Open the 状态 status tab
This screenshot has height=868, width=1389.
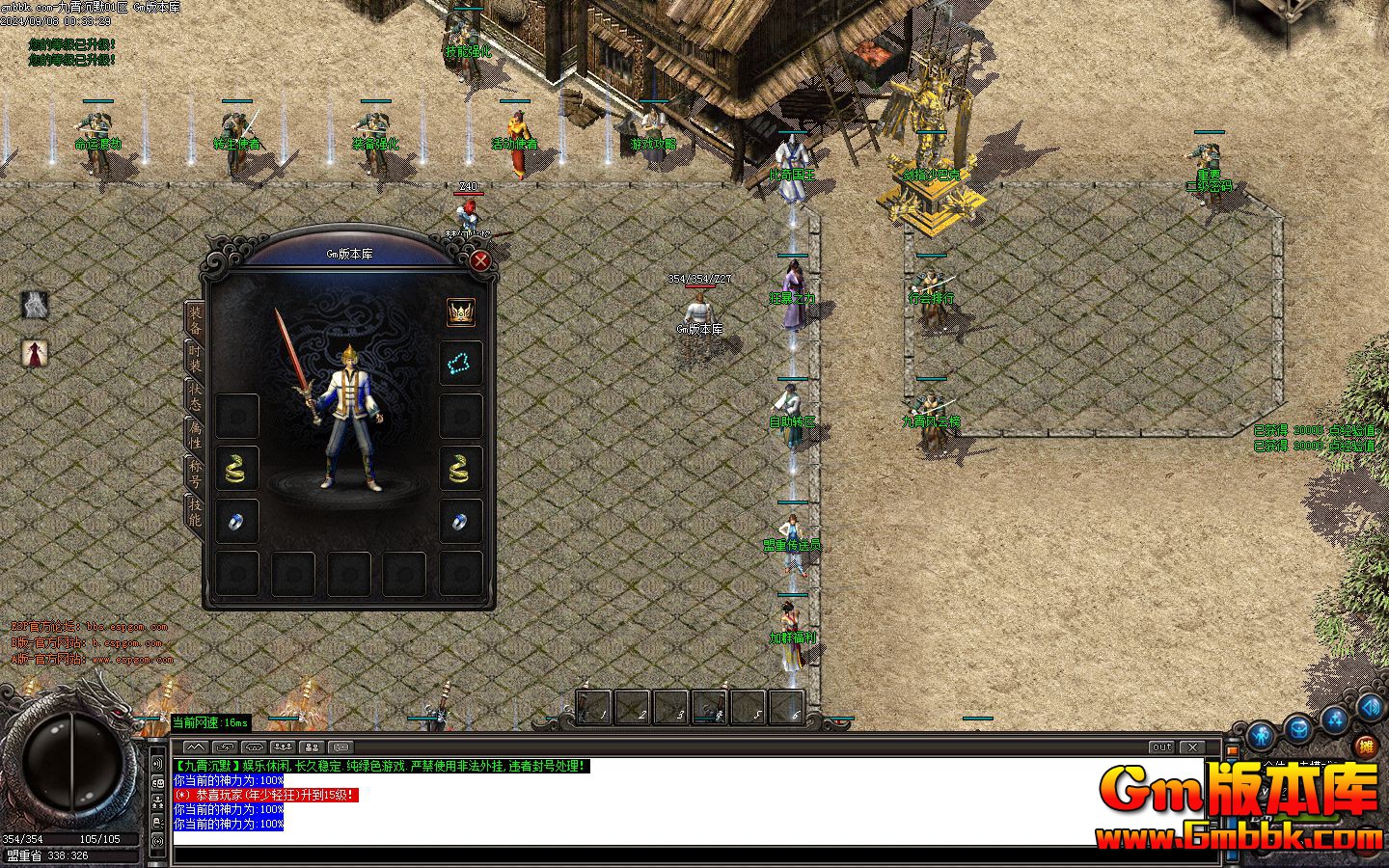tap(195, 395)
